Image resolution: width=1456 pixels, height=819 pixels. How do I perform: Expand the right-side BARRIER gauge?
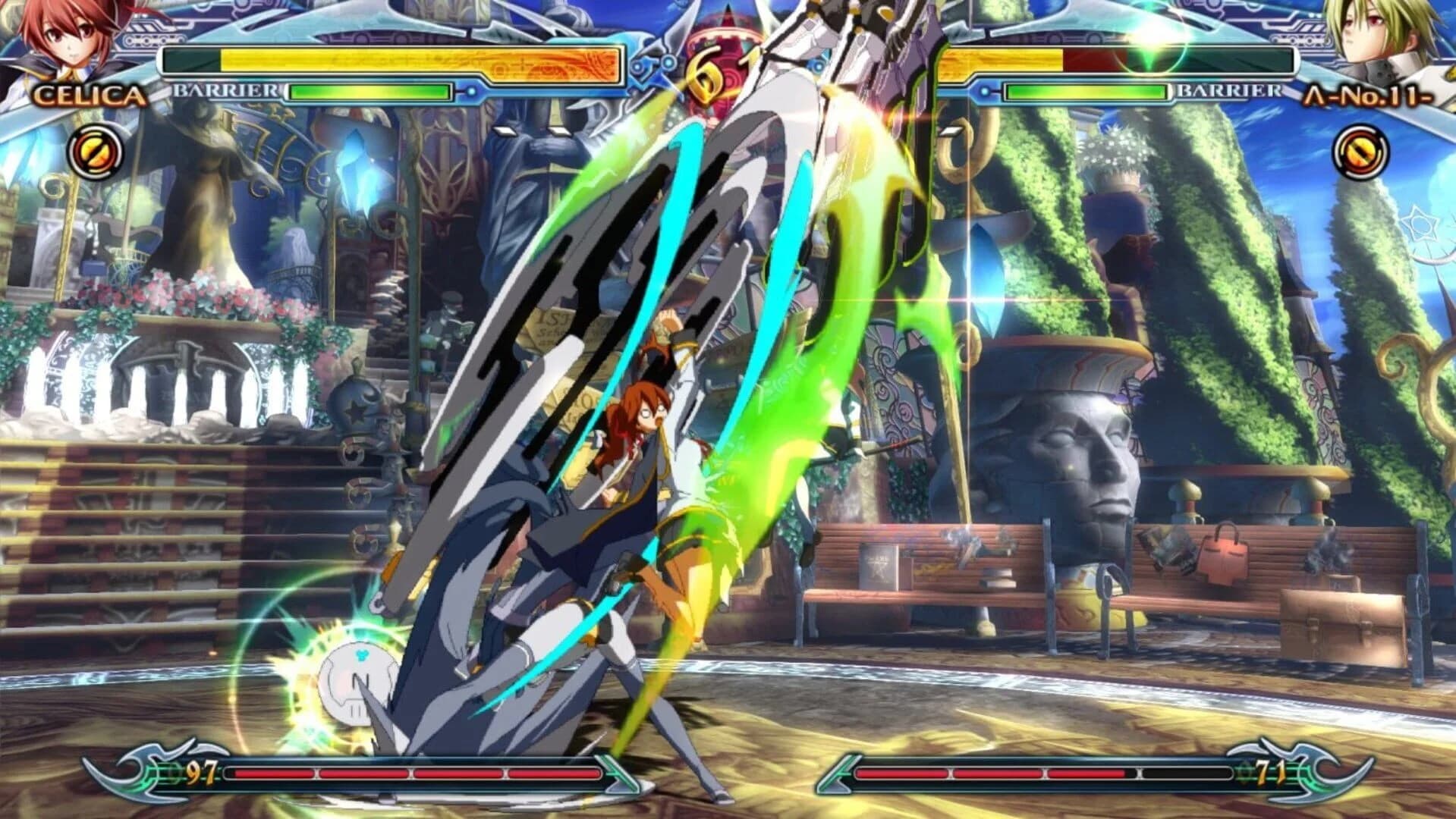1085,93
